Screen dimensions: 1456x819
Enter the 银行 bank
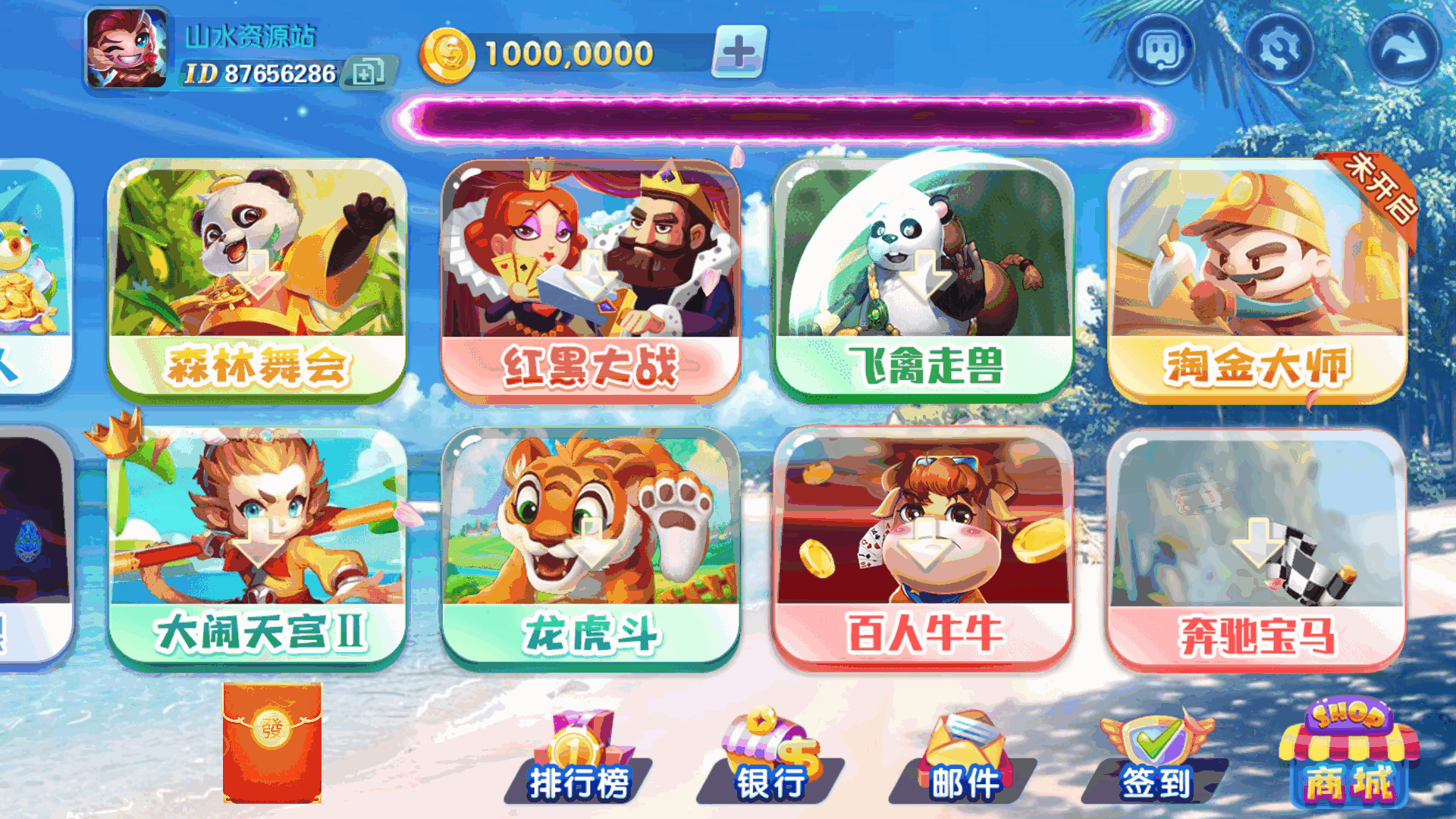766,758
